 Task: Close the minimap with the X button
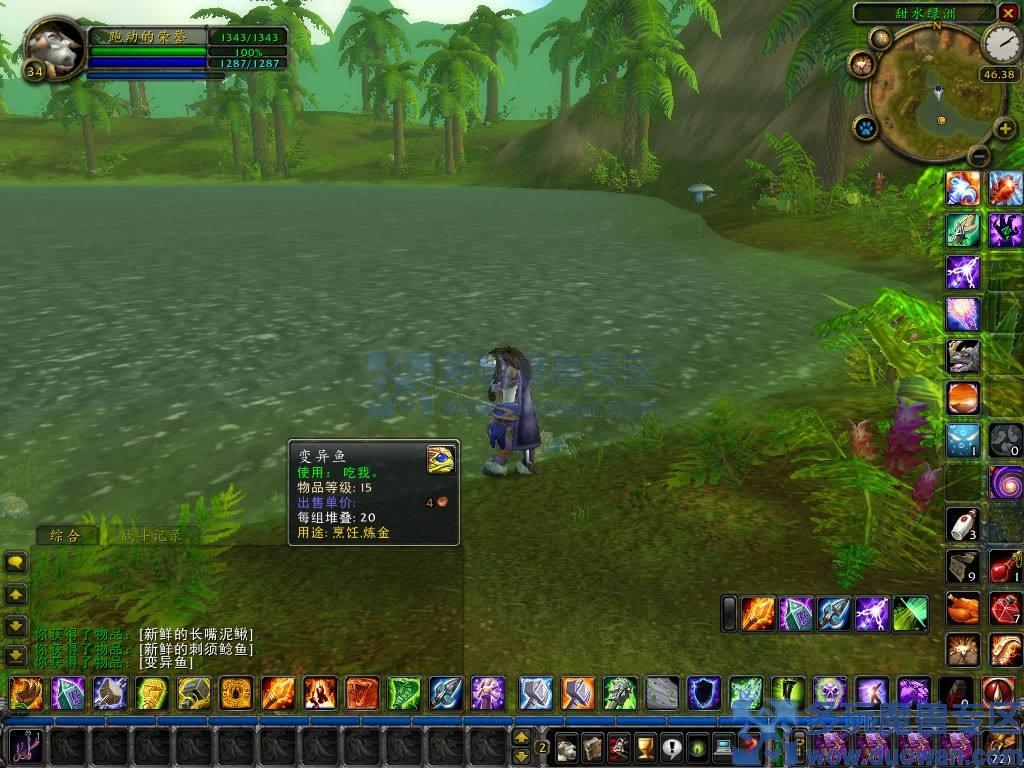(1007, 13)
